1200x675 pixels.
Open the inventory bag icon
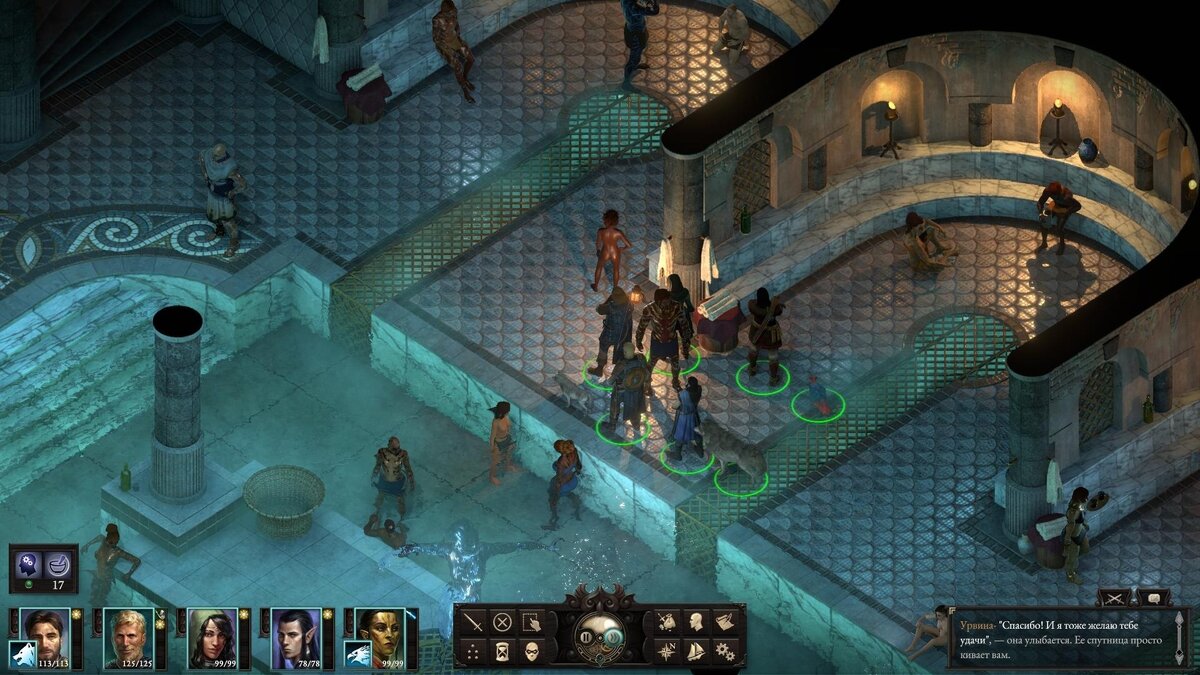667,621
